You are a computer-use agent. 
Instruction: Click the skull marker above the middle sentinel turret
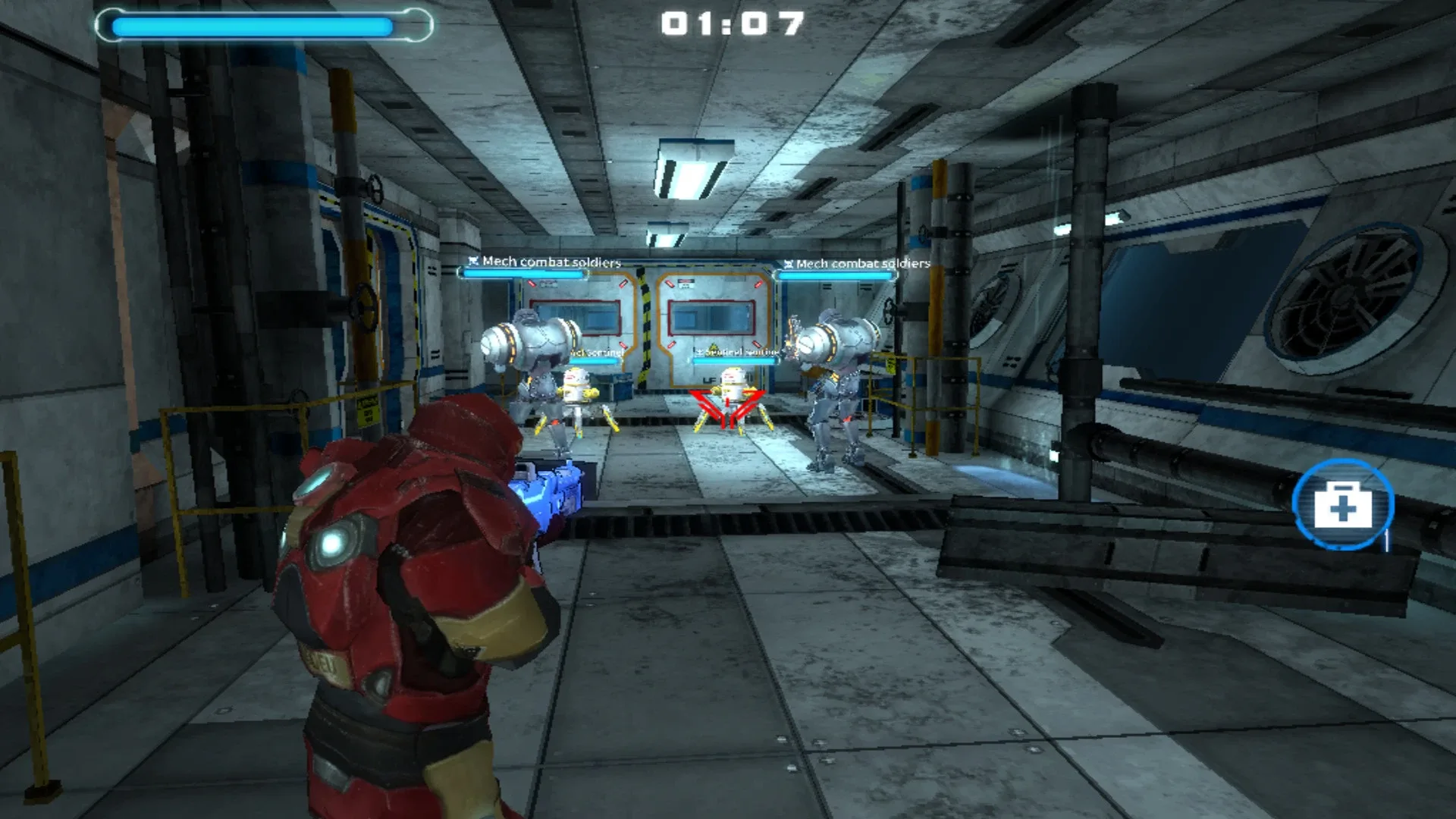(699, 353)
